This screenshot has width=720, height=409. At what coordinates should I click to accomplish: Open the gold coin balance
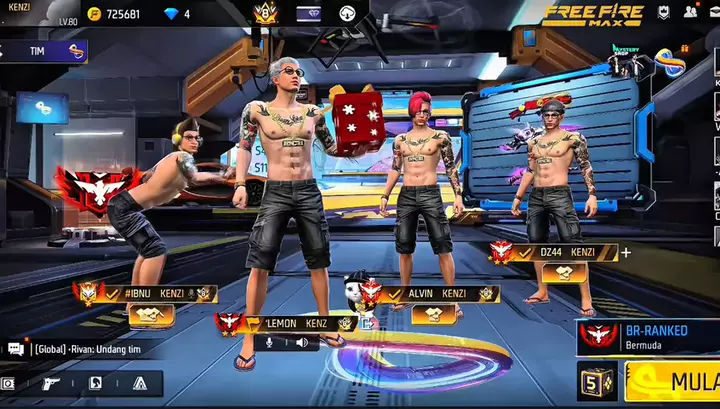(x=113, y=14)
